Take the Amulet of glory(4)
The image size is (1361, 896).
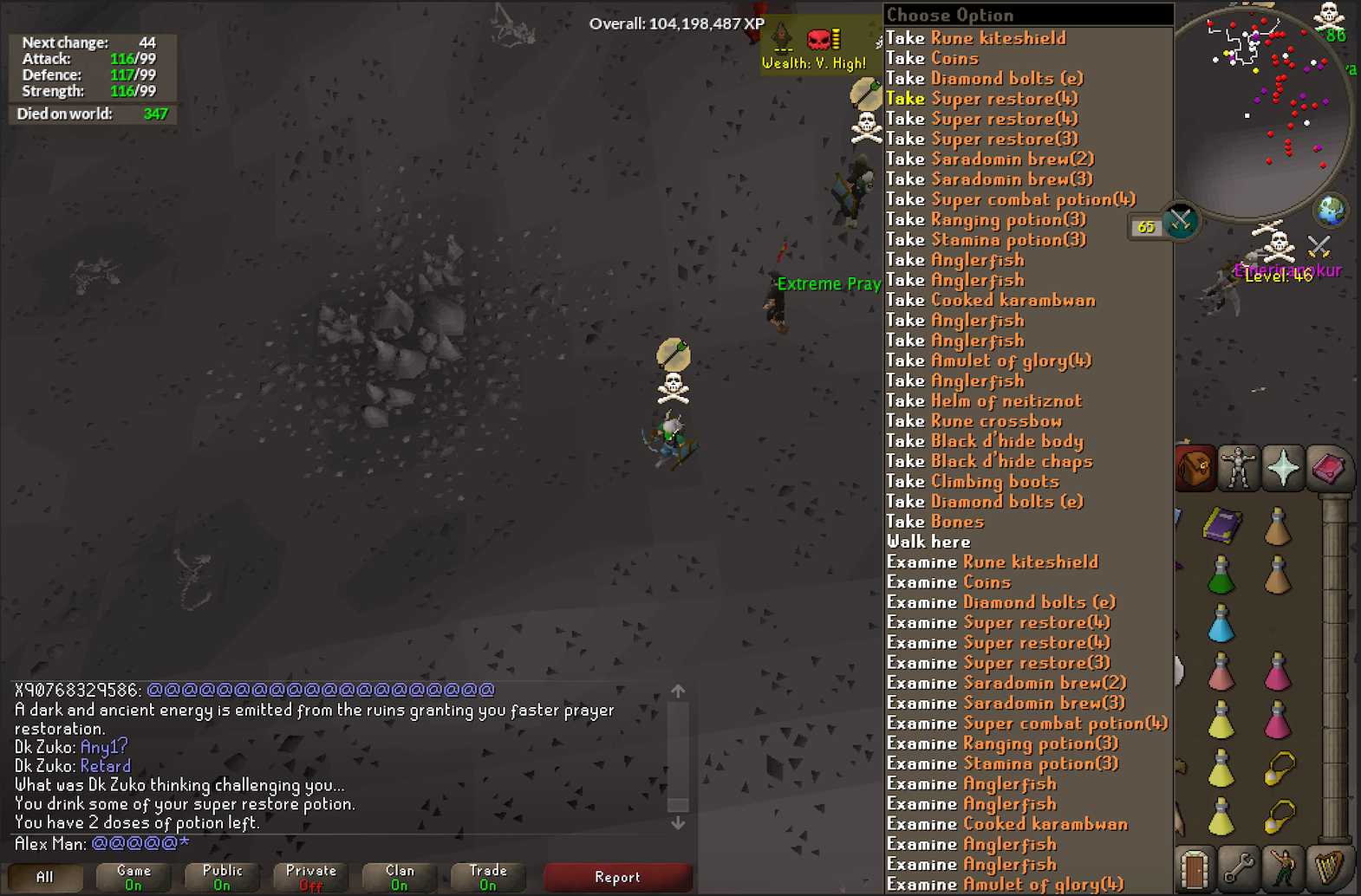coord(988,360)
